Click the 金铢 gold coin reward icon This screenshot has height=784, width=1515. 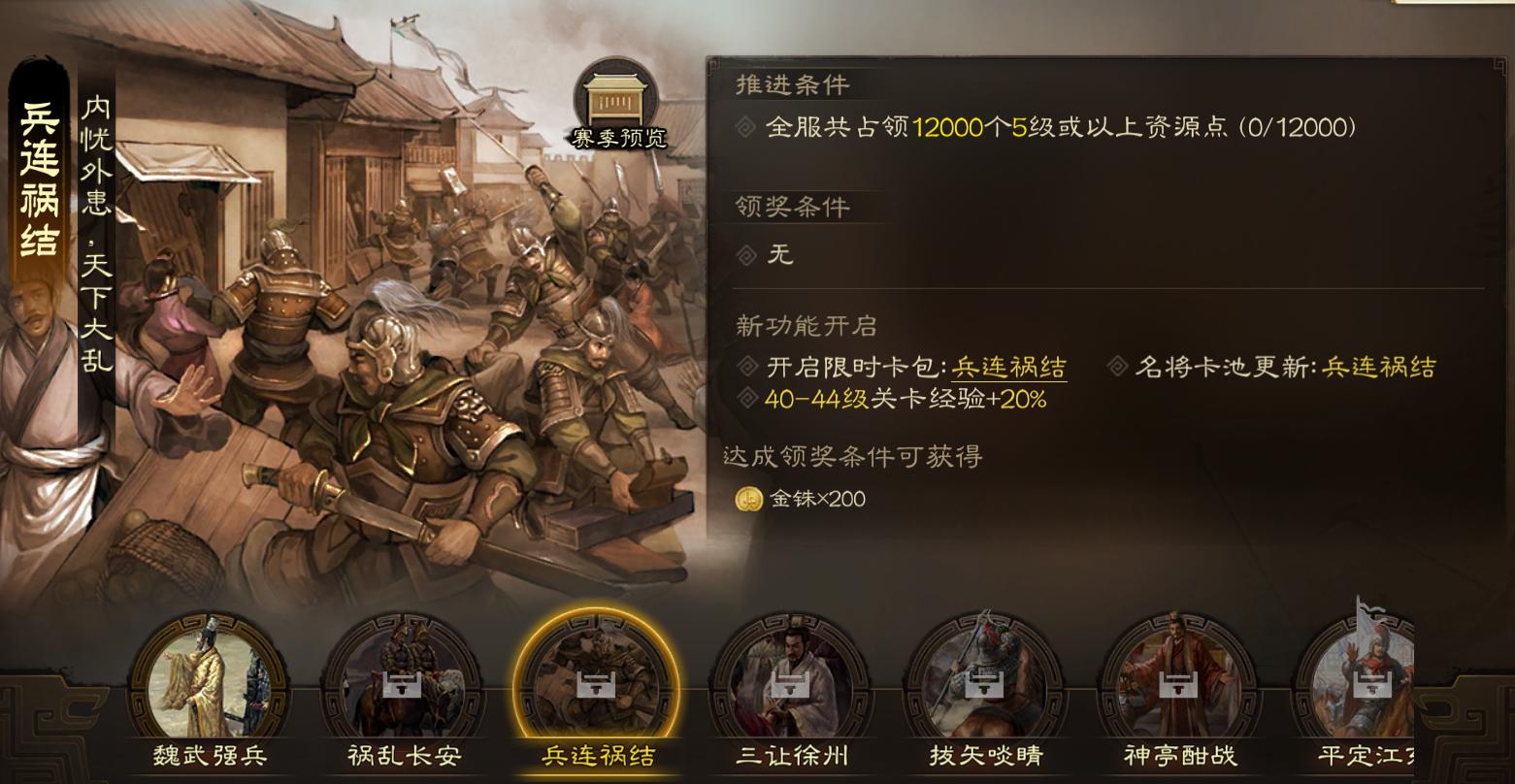tap(748, 499)
